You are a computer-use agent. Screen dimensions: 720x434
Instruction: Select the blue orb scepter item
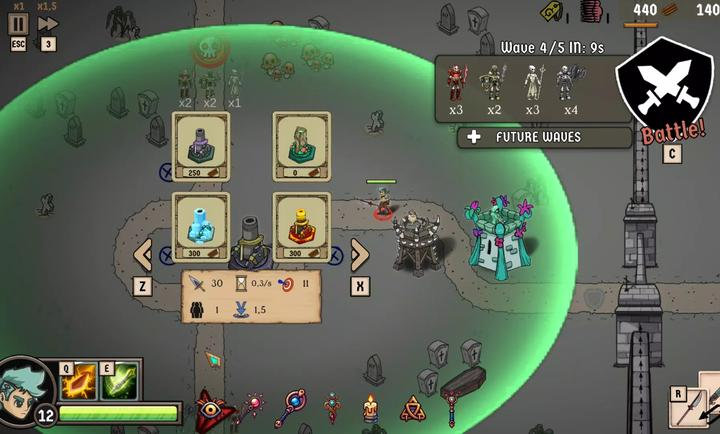[294, 407]
